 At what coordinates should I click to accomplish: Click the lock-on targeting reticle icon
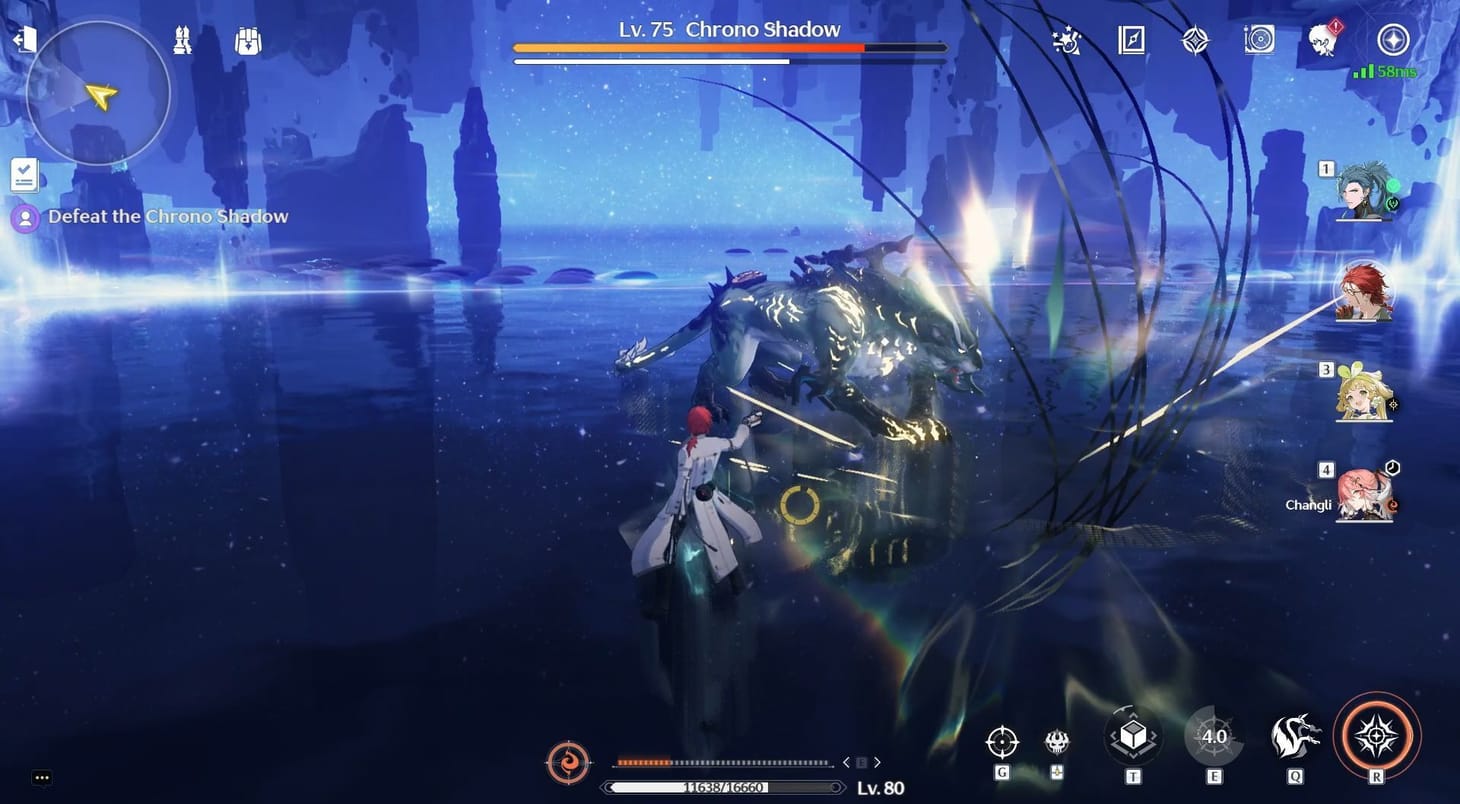(x=1001, y=741)
